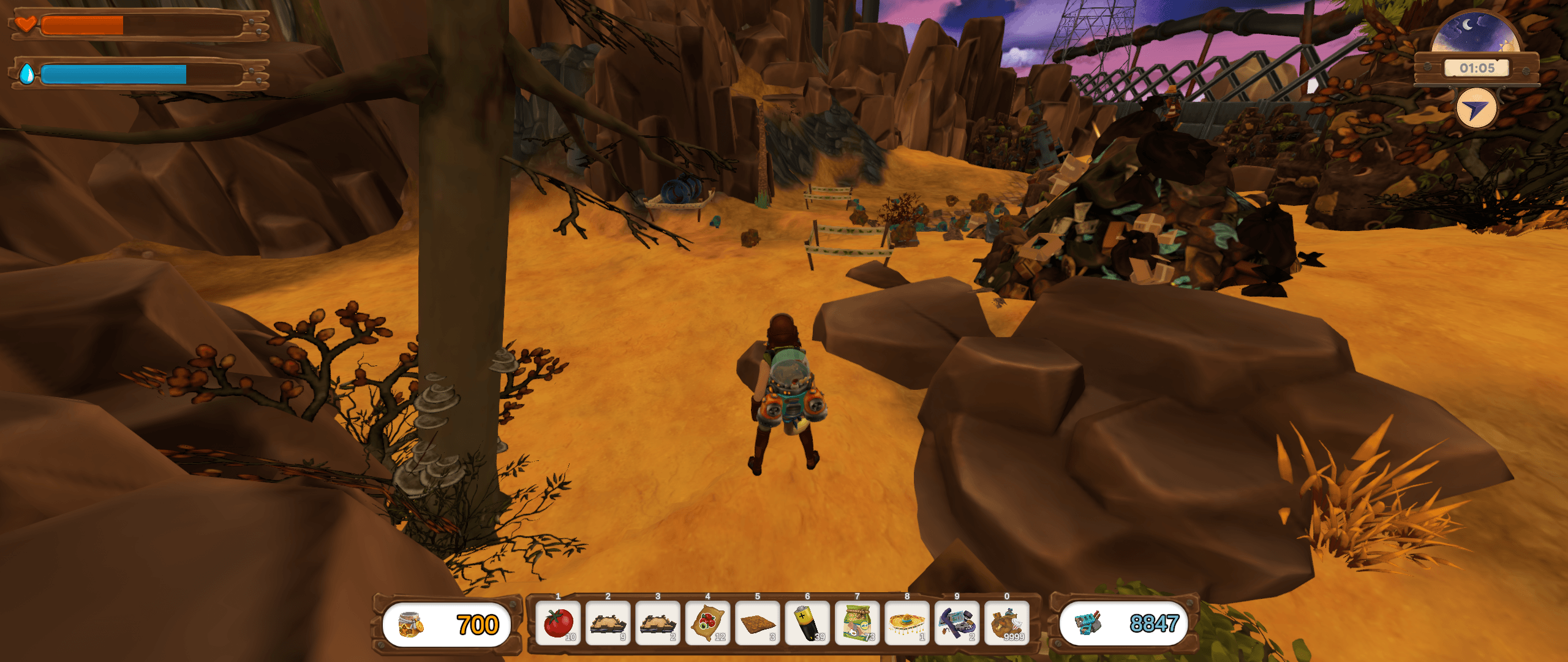Viewport: 1568px width, 662px height.
Task: Choose the sombrero hat item slot
Action: (907, 623)
